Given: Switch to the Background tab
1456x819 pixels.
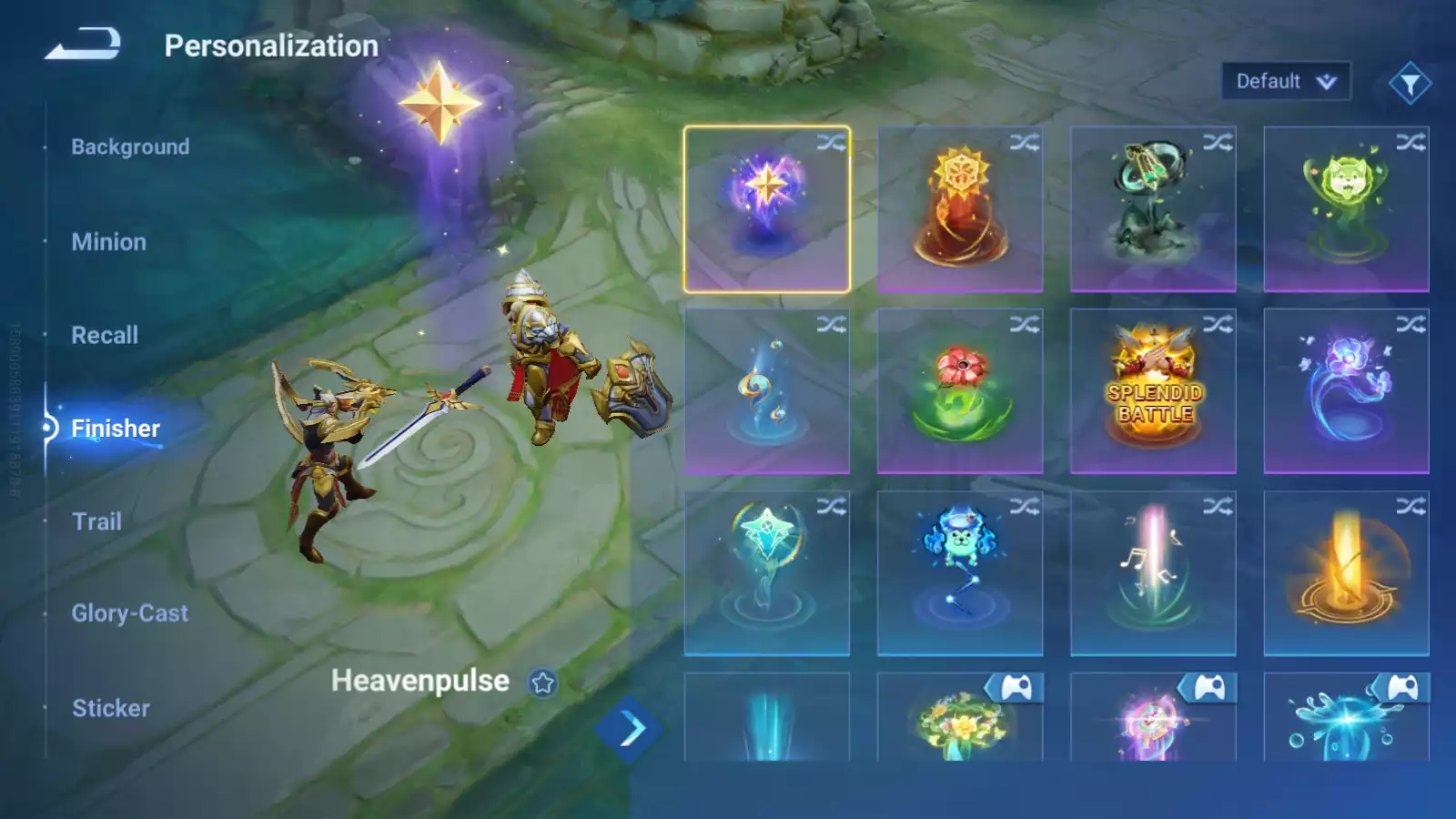Looking at the screenshot, I should [x=130, y=147].
